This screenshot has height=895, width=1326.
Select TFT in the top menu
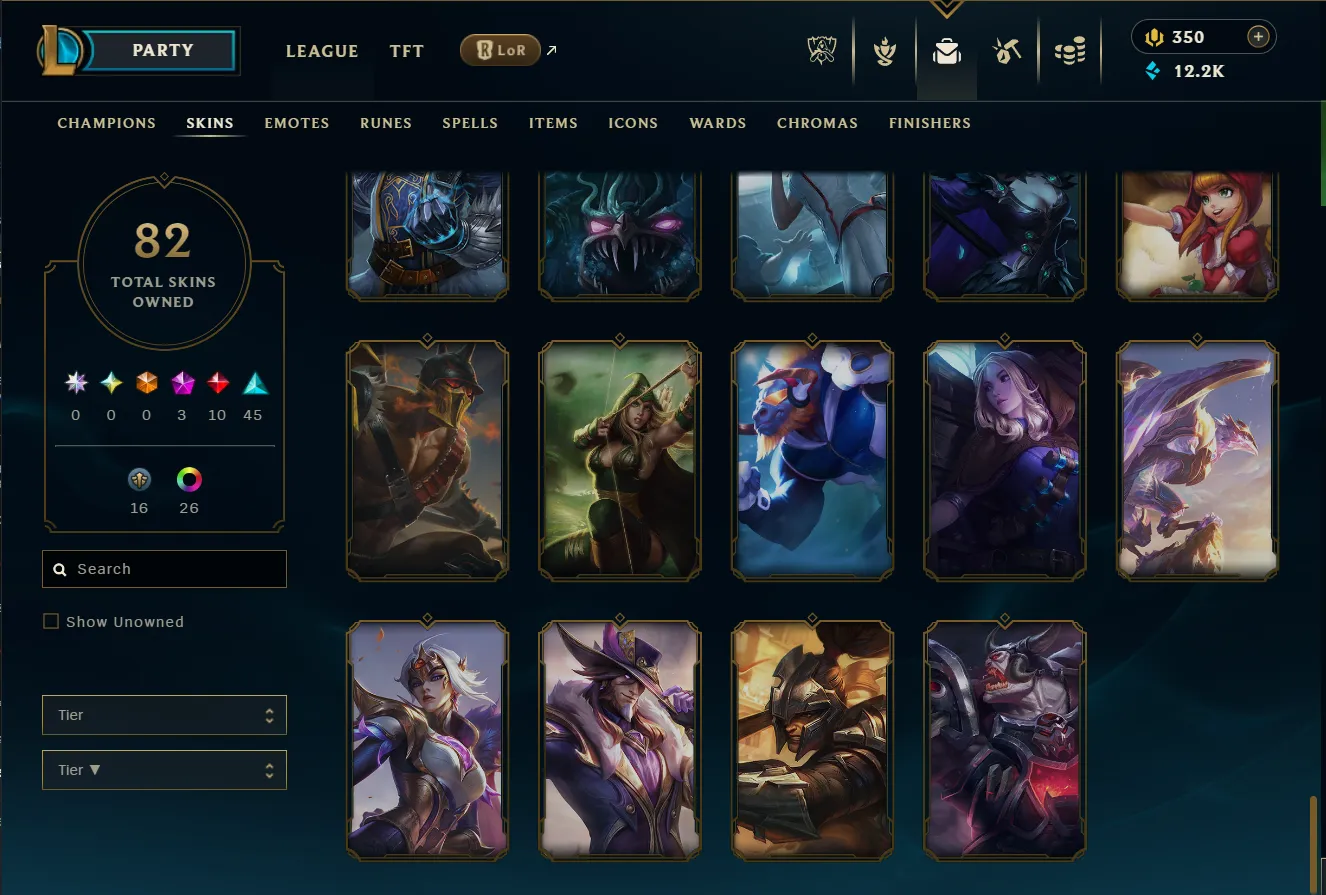(x=406, y=51)
